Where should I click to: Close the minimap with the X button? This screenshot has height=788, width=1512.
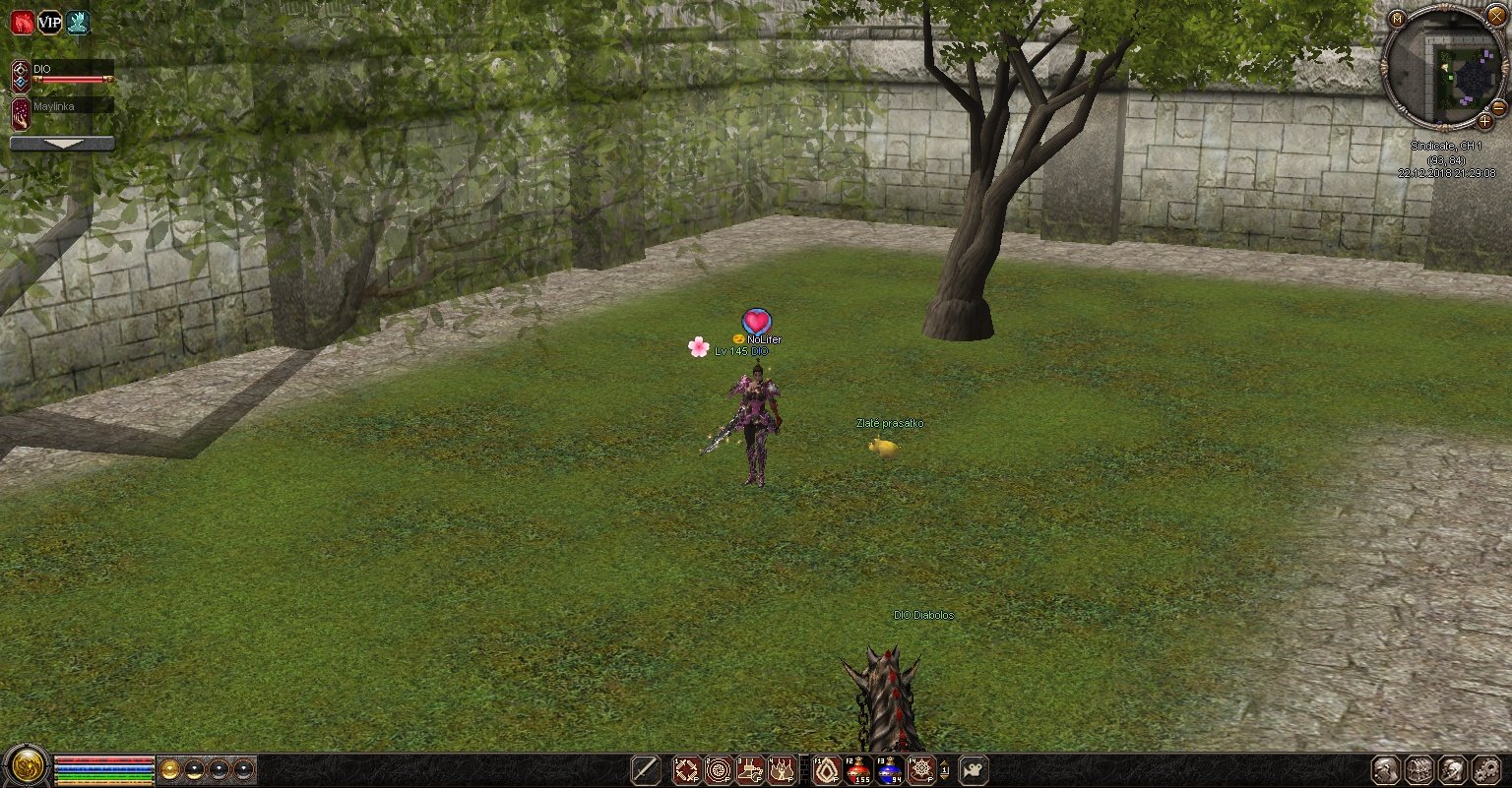click(x=1496, y=17)
